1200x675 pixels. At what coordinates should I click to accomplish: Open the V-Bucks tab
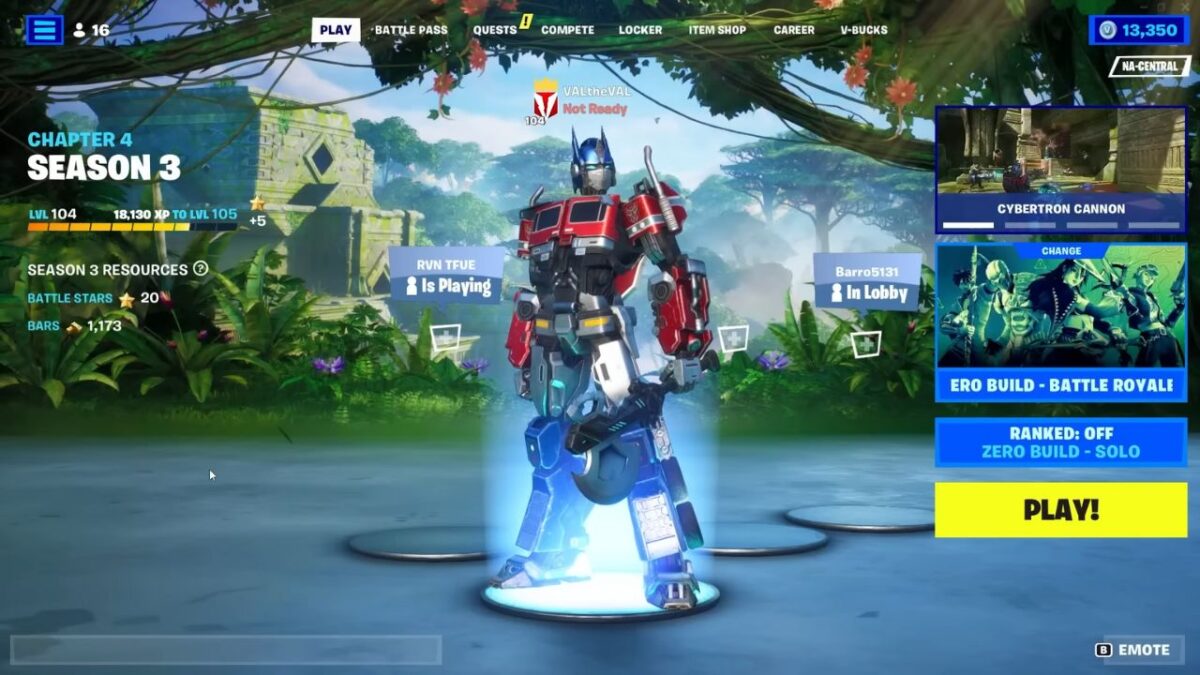(863, 30)
